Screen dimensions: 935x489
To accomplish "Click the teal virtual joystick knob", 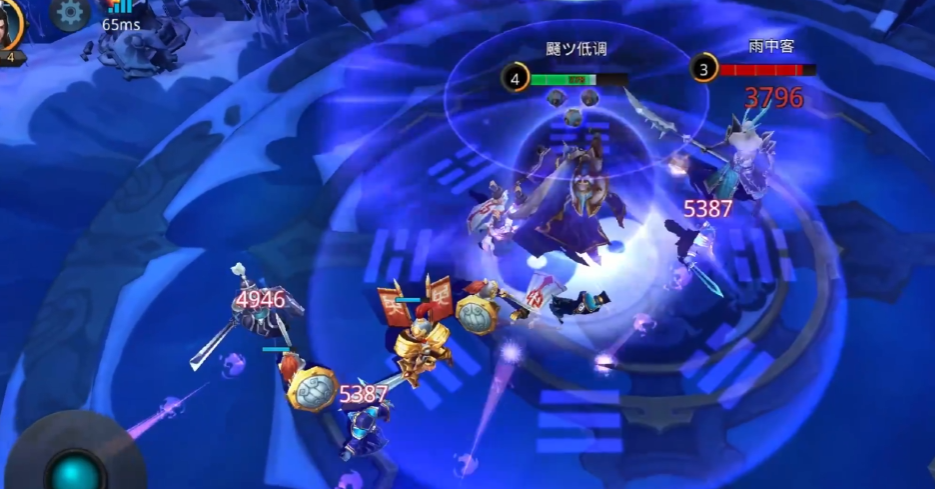I will (77, 471).
